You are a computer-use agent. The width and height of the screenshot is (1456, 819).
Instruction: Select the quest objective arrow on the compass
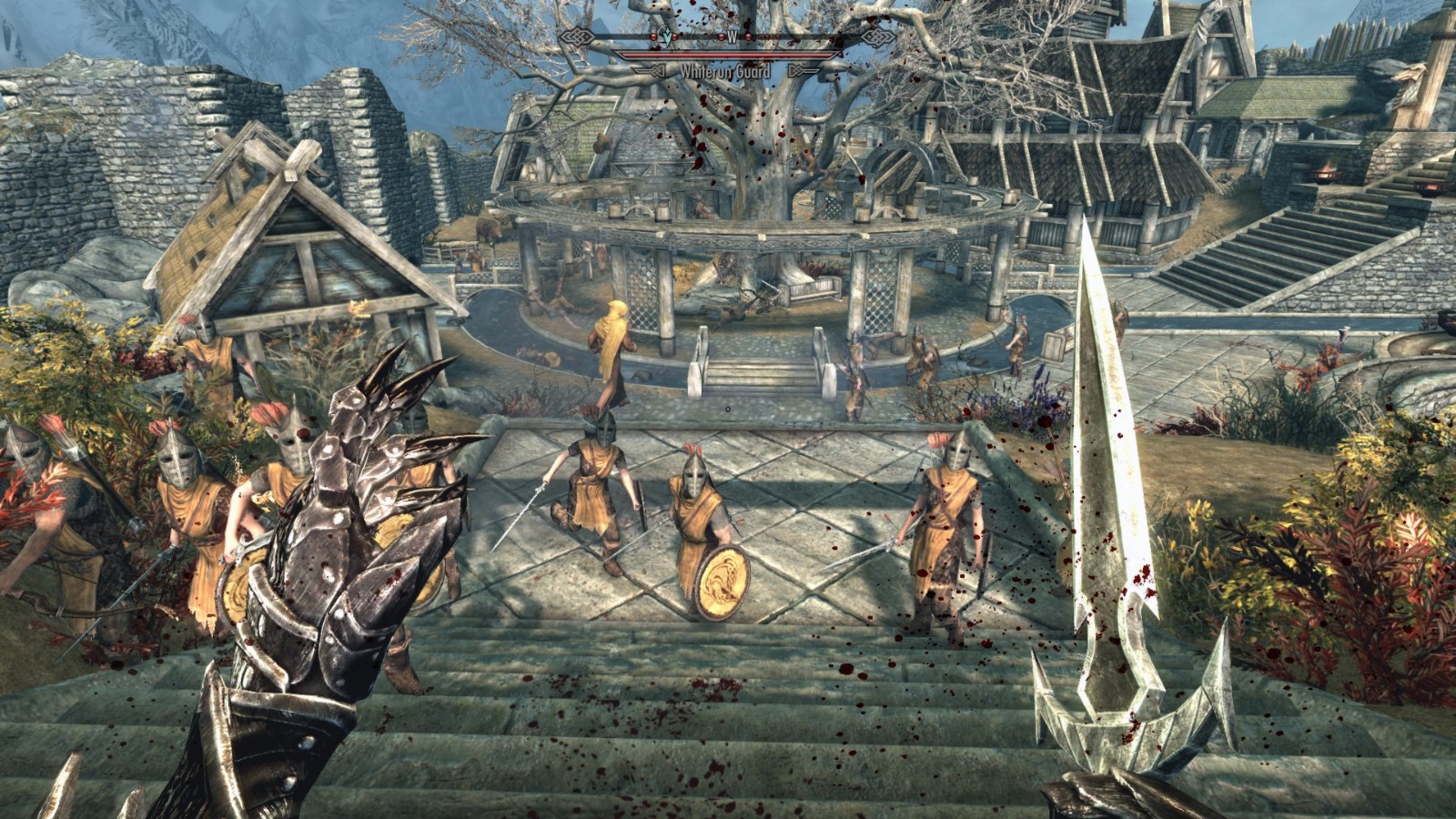[667, 35]
